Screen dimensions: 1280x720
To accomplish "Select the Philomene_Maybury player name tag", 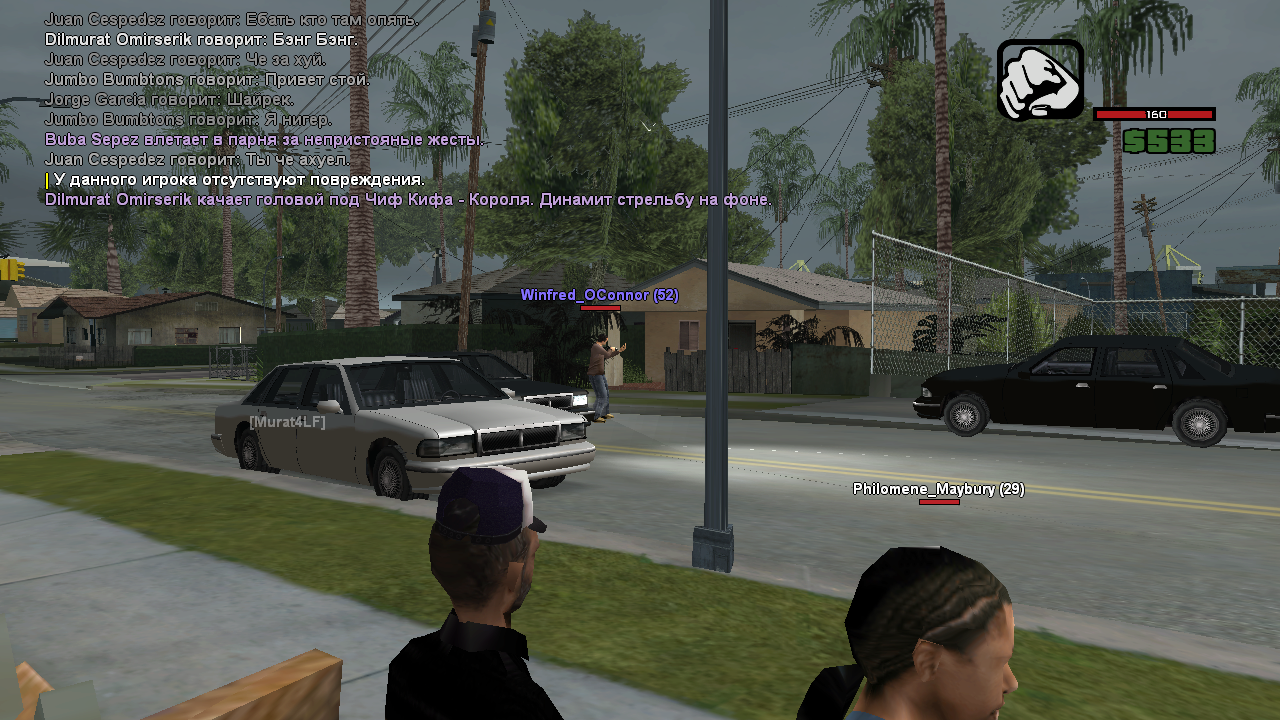I will coord(938,489).
